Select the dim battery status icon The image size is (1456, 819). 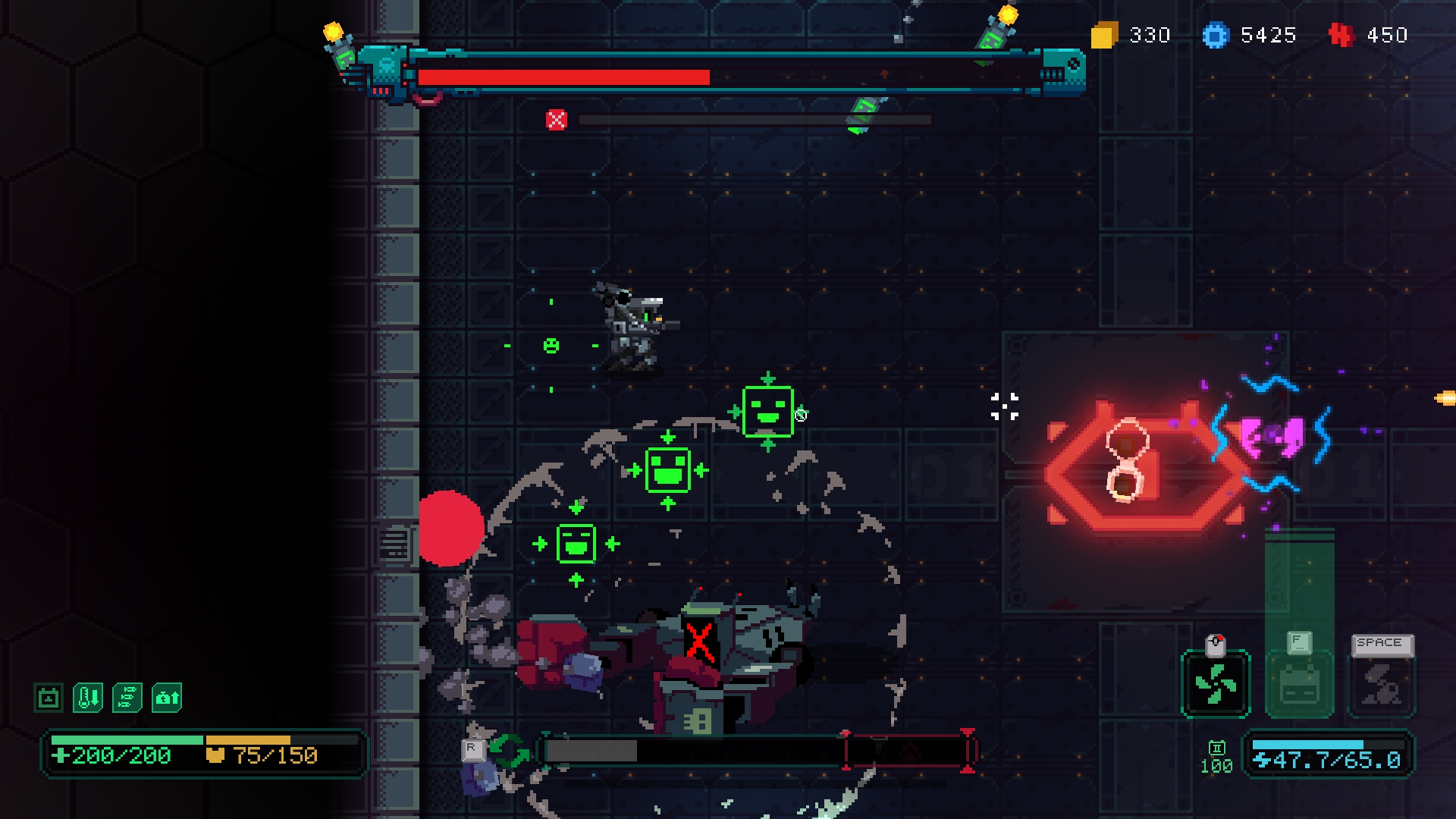tap(49, 698)
